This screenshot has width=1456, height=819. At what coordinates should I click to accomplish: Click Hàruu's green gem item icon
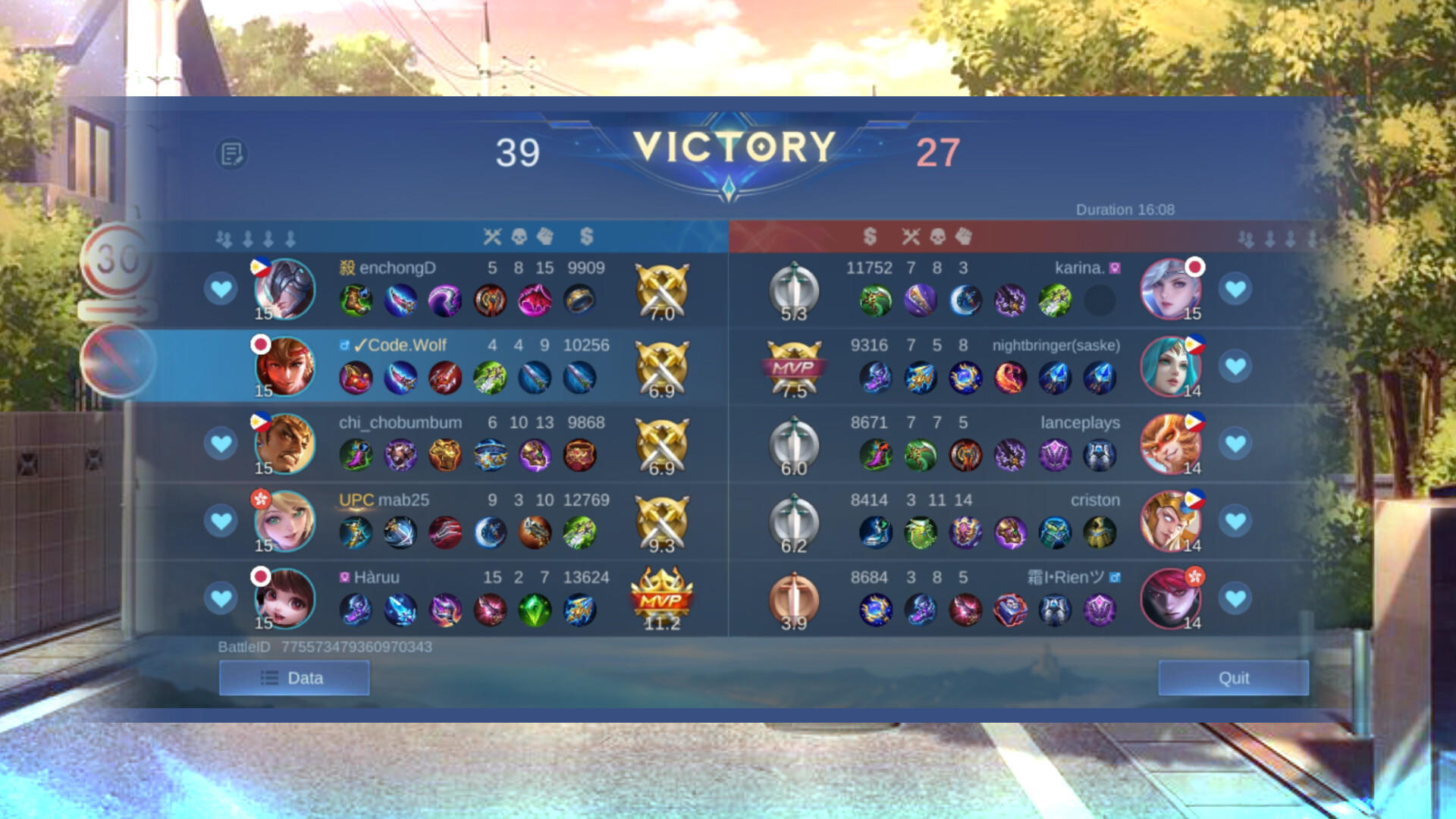[x=533, y=609]
